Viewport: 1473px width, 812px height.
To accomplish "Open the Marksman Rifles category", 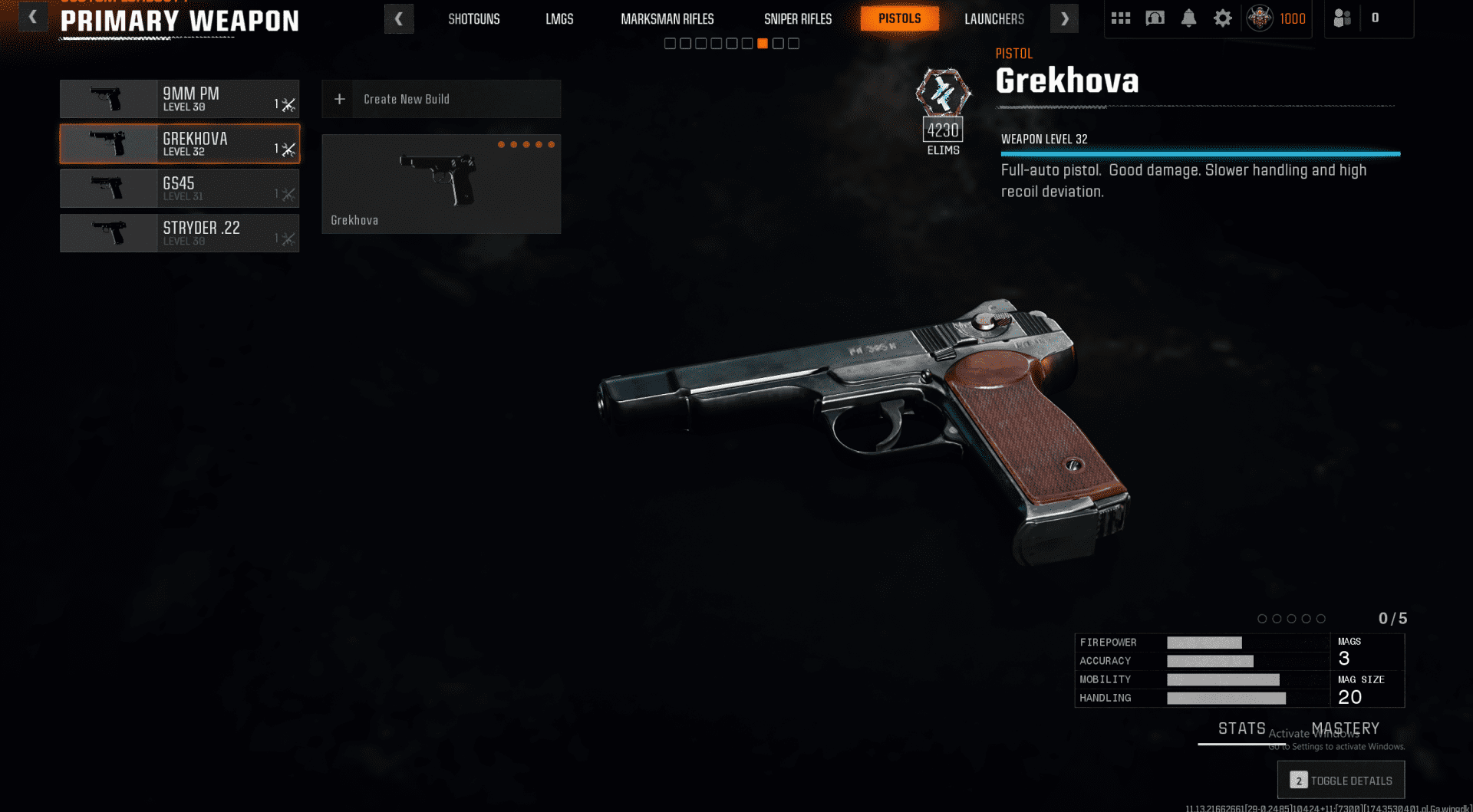I will tap(667, 18).
